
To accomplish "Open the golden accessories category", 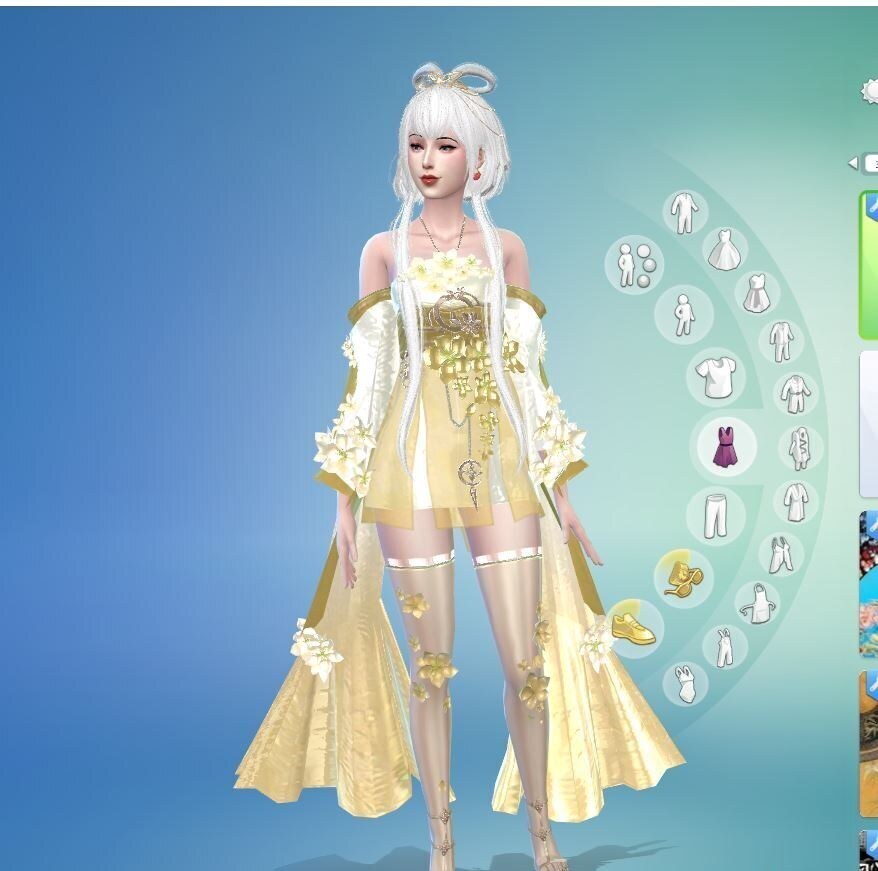I will tap(683, 576).
